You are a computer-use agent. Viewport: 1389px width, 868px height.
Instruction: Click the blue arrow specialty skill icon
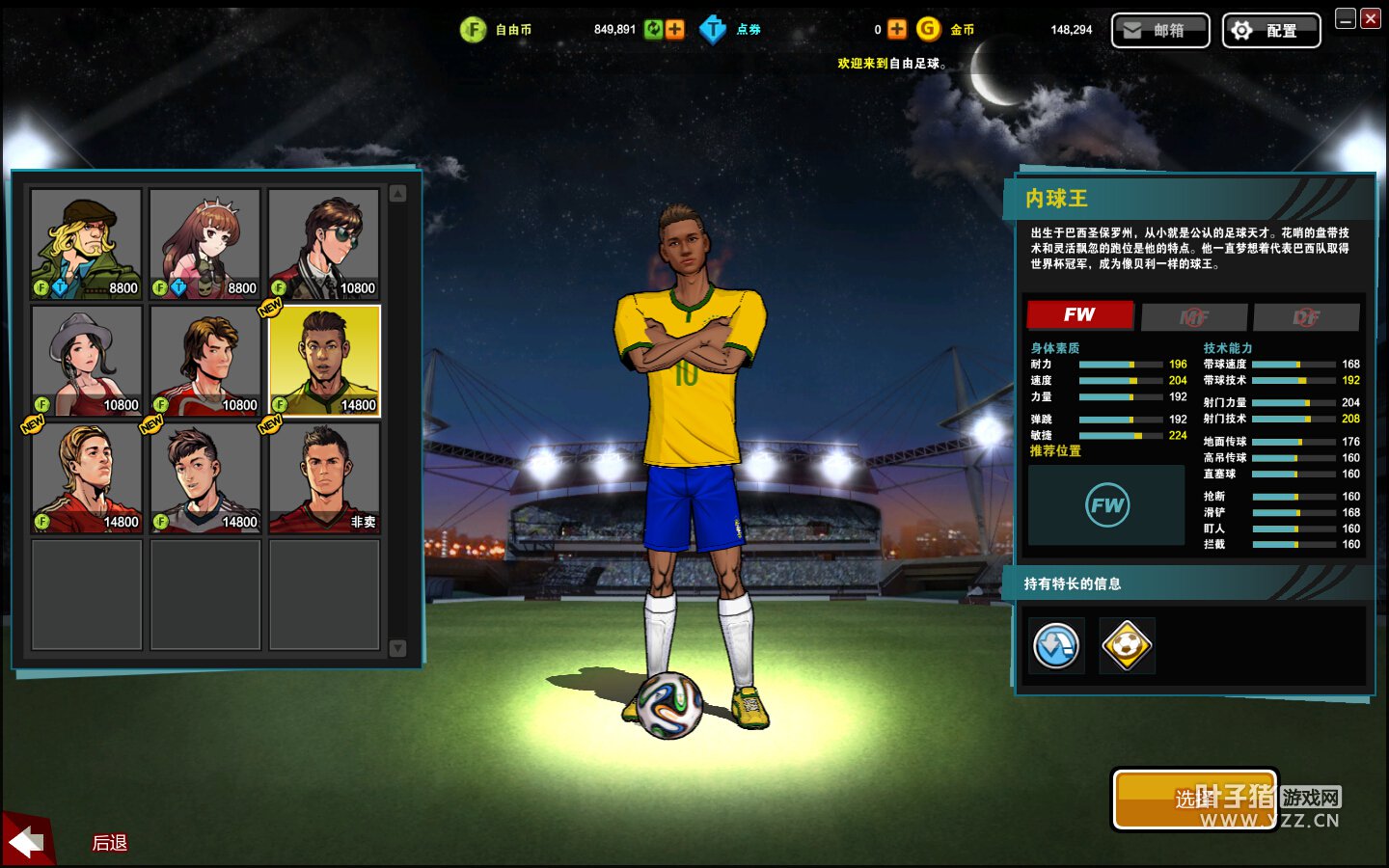1056,646
